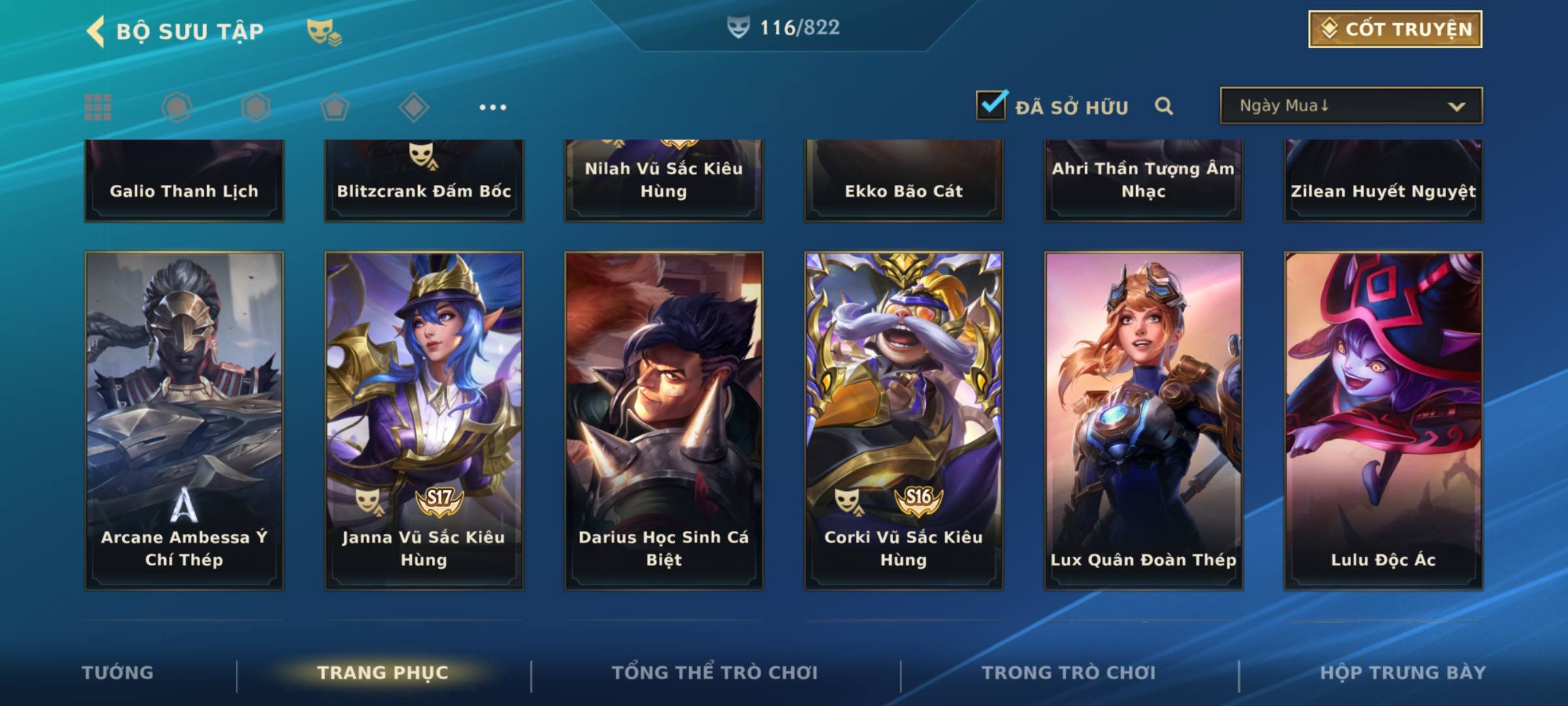
Task: Toggle the Đã Sở Hữu owned checkbox
Action: [x=991, y=105]
